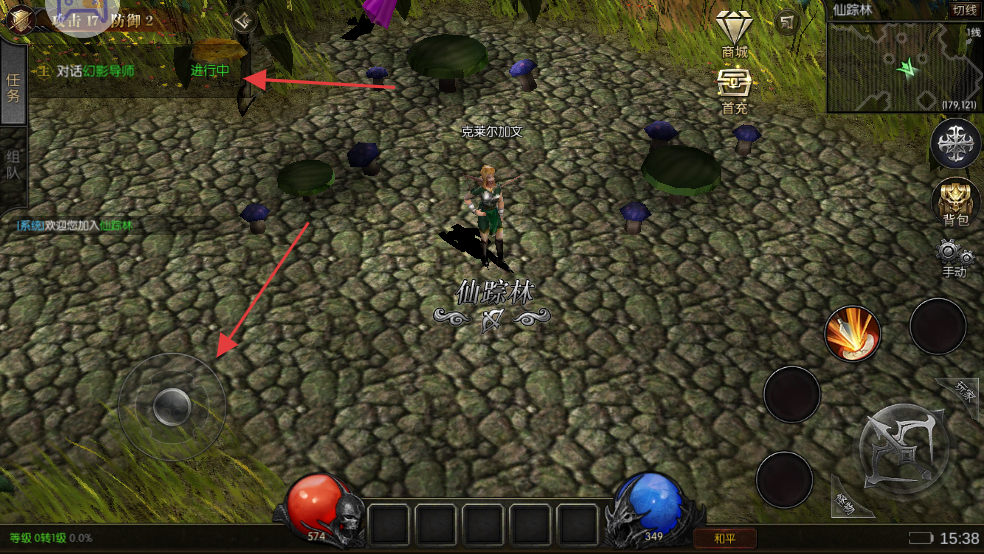The width and height of the screenshot is (984, 554).
Task: Open the 任务 quest tab
Action: click(x=13, y=88)
